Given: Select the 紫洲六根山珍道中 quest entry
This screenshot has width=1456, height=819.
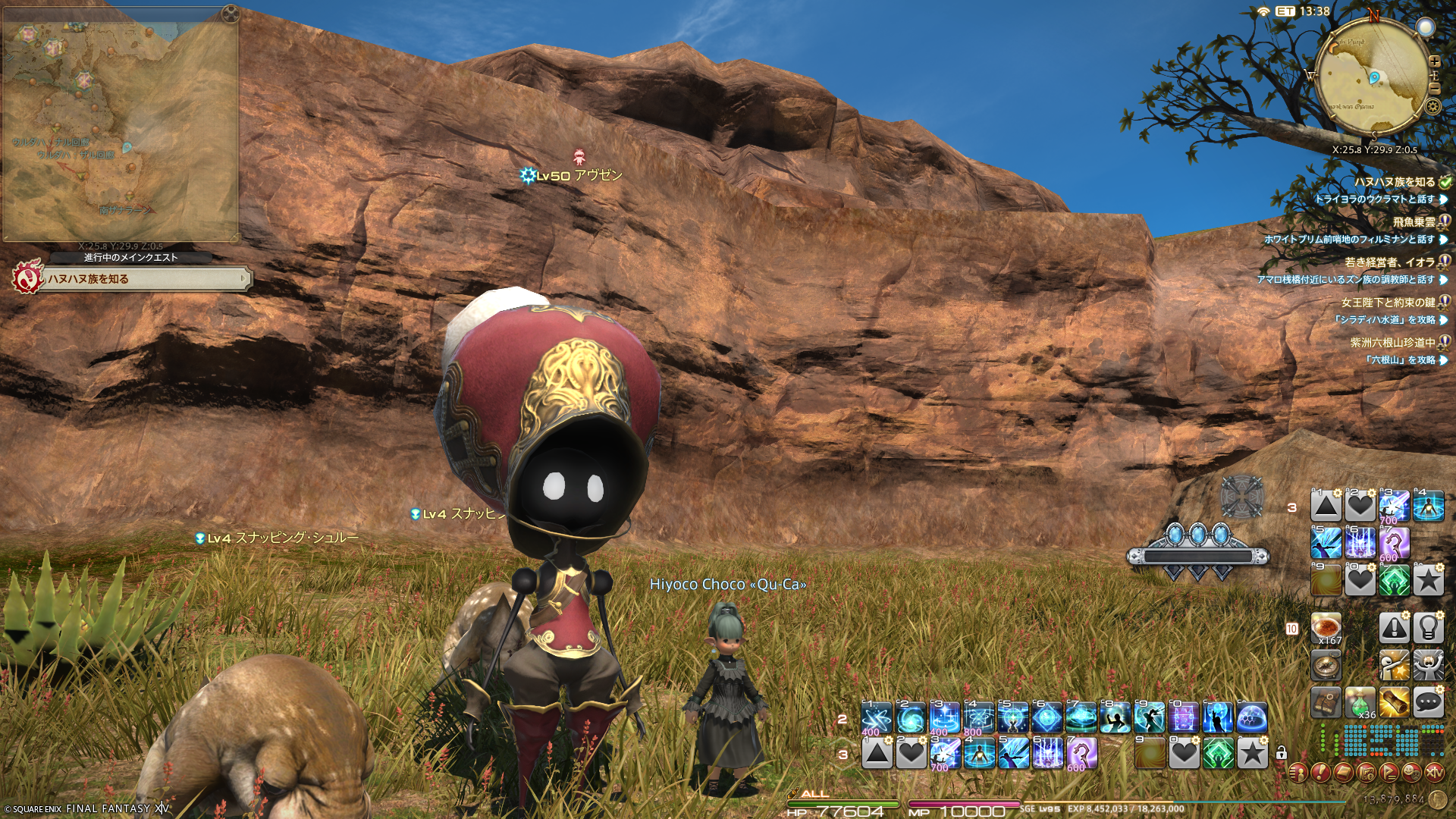Looking at the screenshot, I should tap(1392, 343).
